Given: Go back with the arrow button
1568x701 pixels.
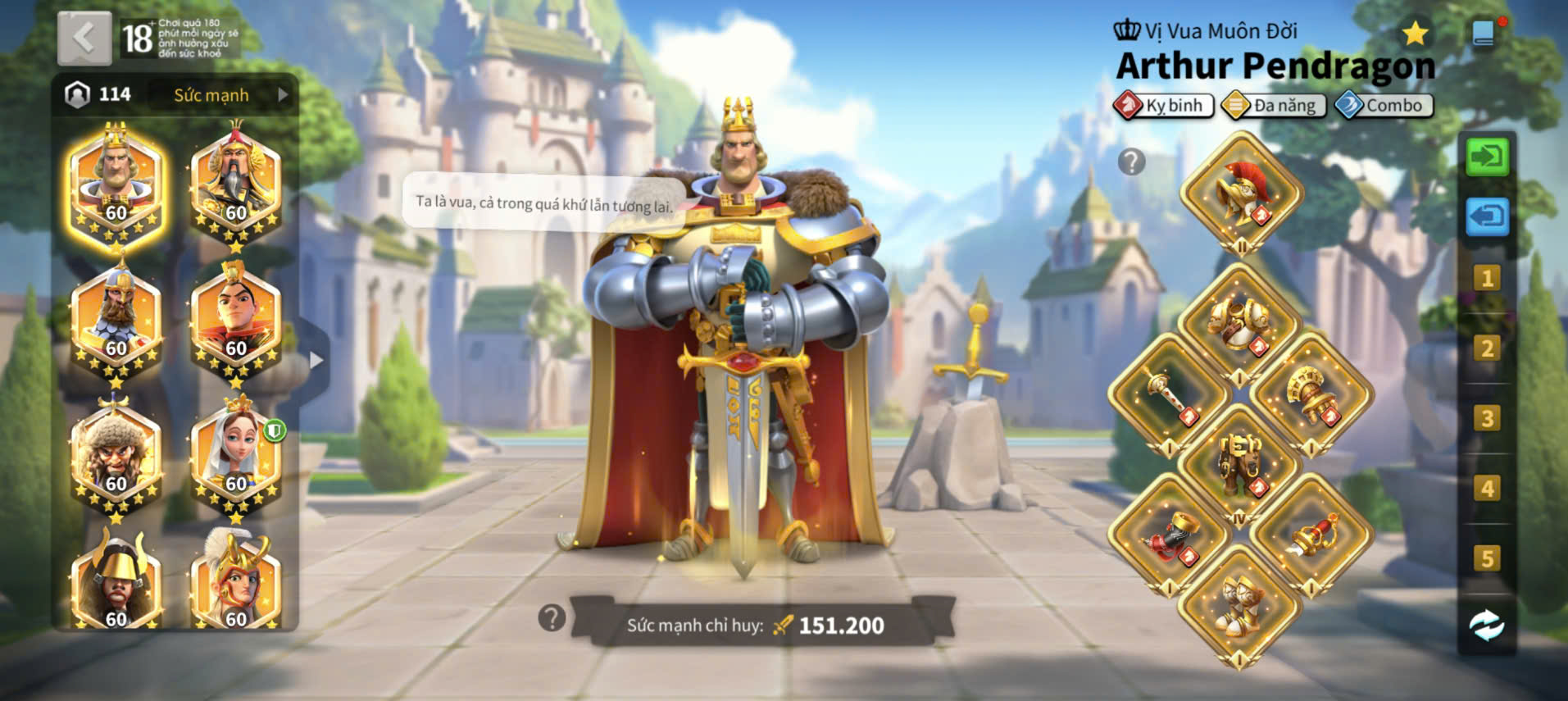Looking at the screenshot, I should tap(84, 38).
